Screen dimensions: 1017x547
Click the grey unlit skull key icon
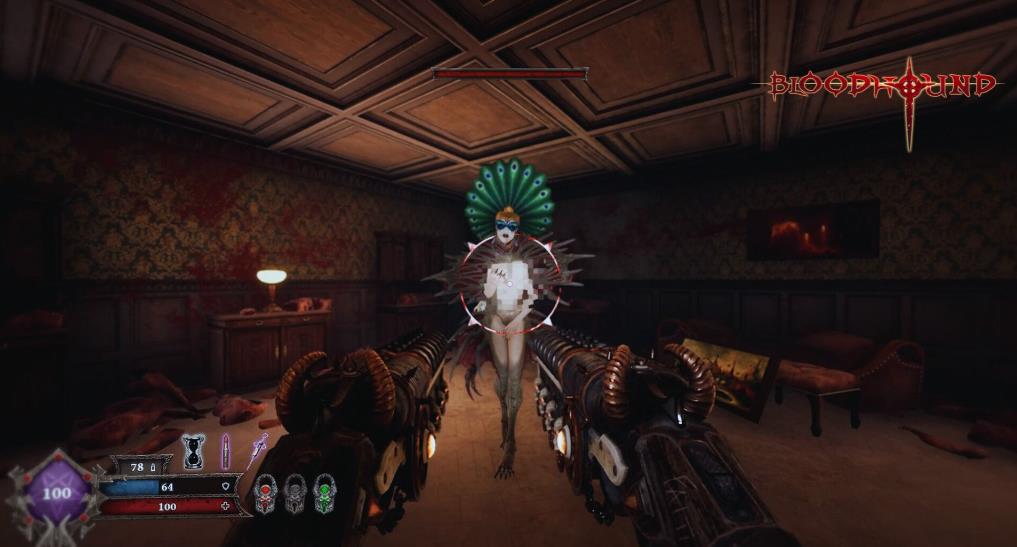point(293,492)
